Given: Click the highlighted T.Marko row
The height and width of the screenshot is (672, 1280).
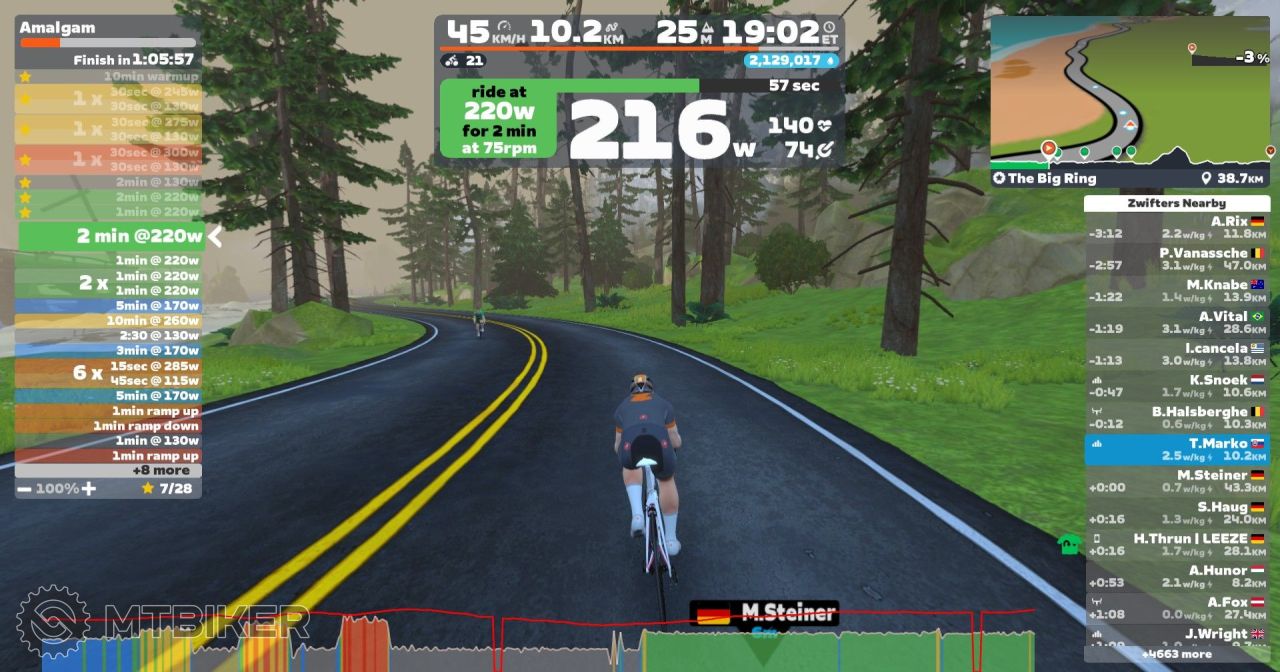Looking at the screenshot, I should 1176,449.
